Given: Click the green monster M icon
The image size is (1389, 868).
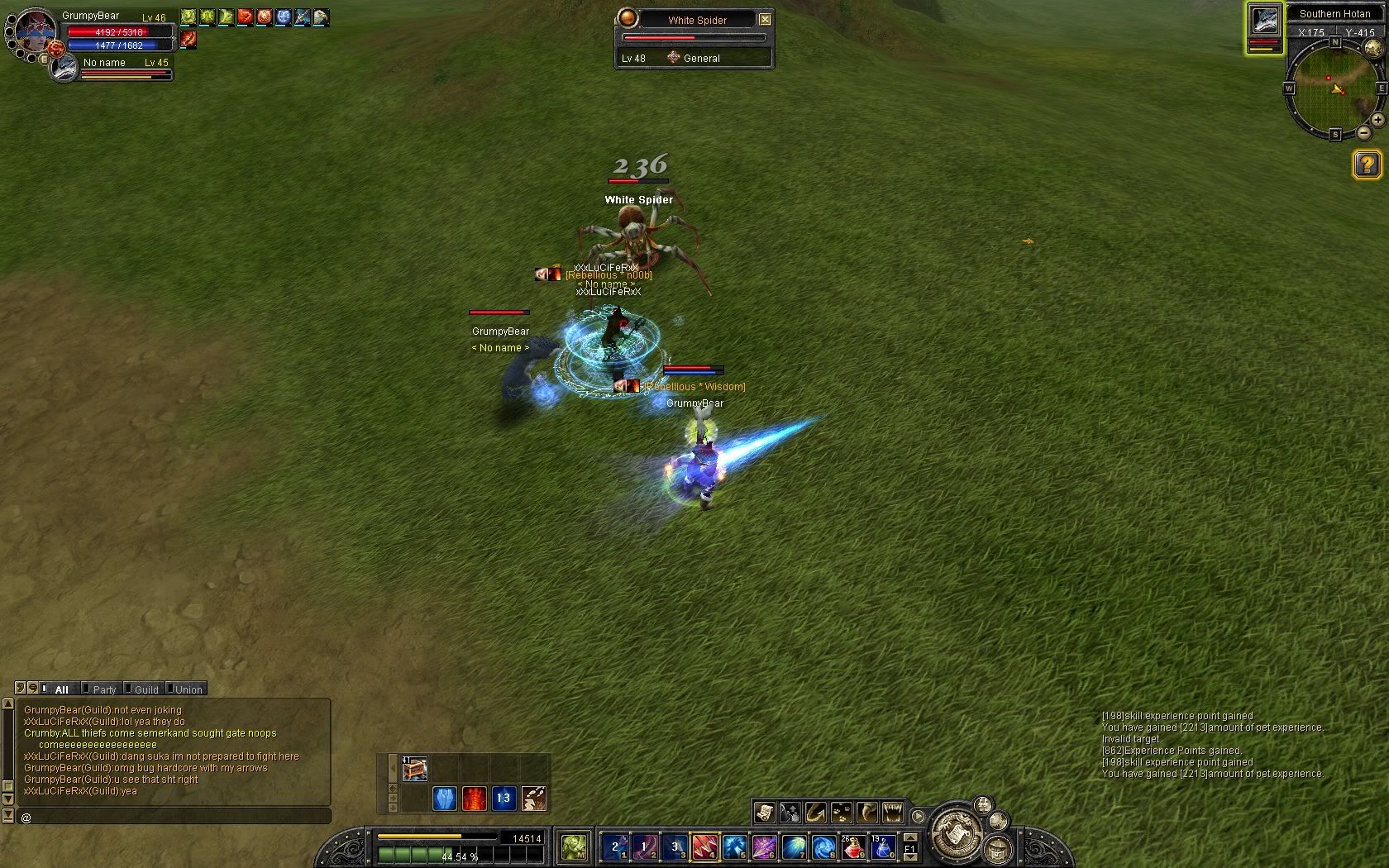Looking at the screenshot, I should coord(574,847).
